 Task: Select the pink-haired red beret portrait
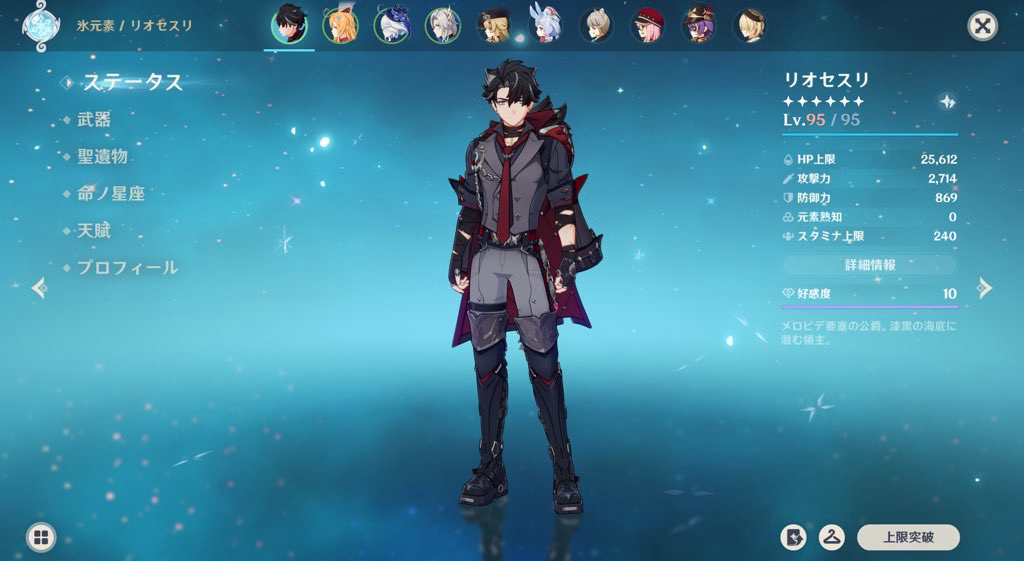[x=648, y=26]
